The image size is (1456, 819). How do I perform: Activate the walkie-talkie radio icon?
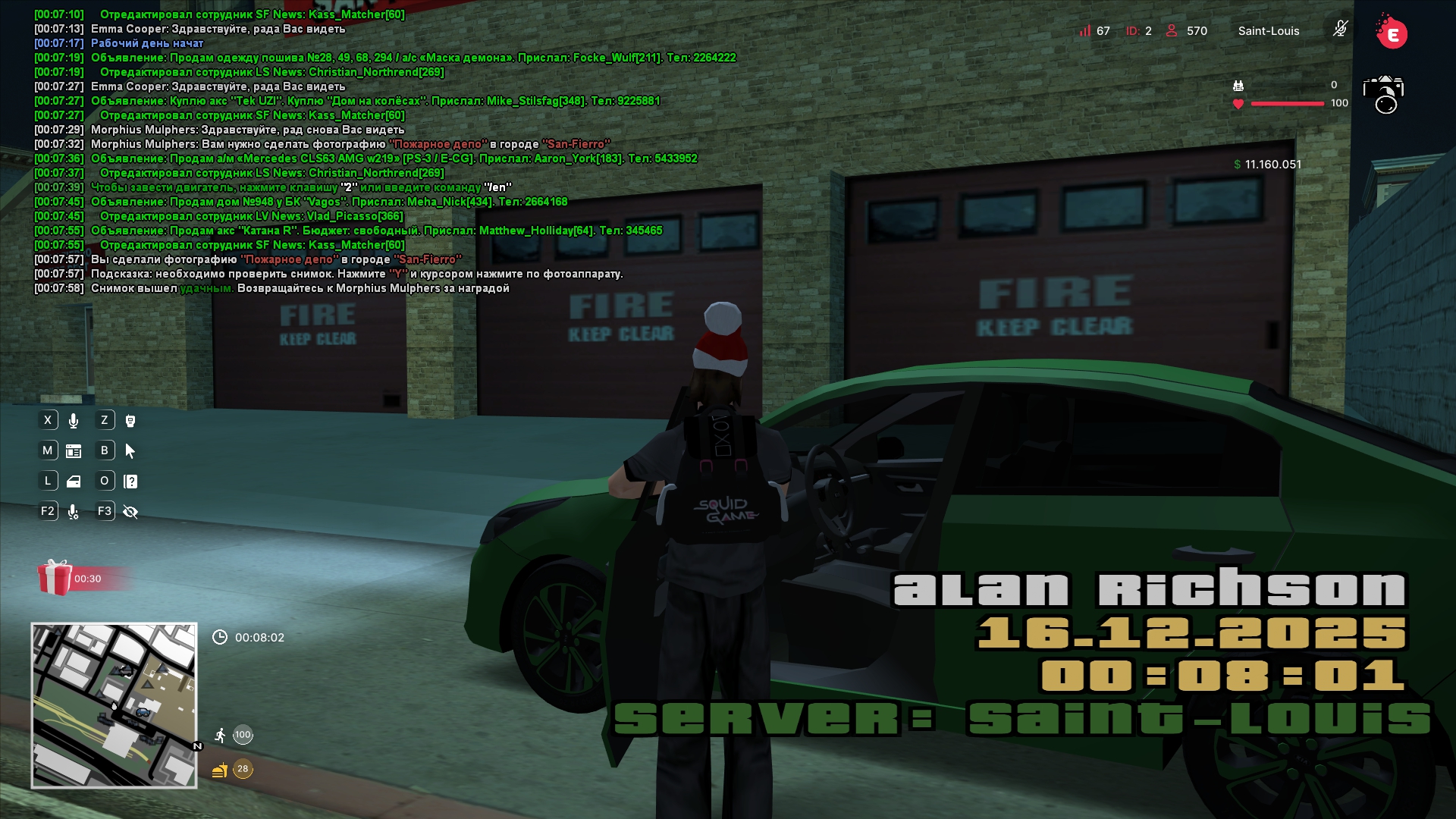130,421
